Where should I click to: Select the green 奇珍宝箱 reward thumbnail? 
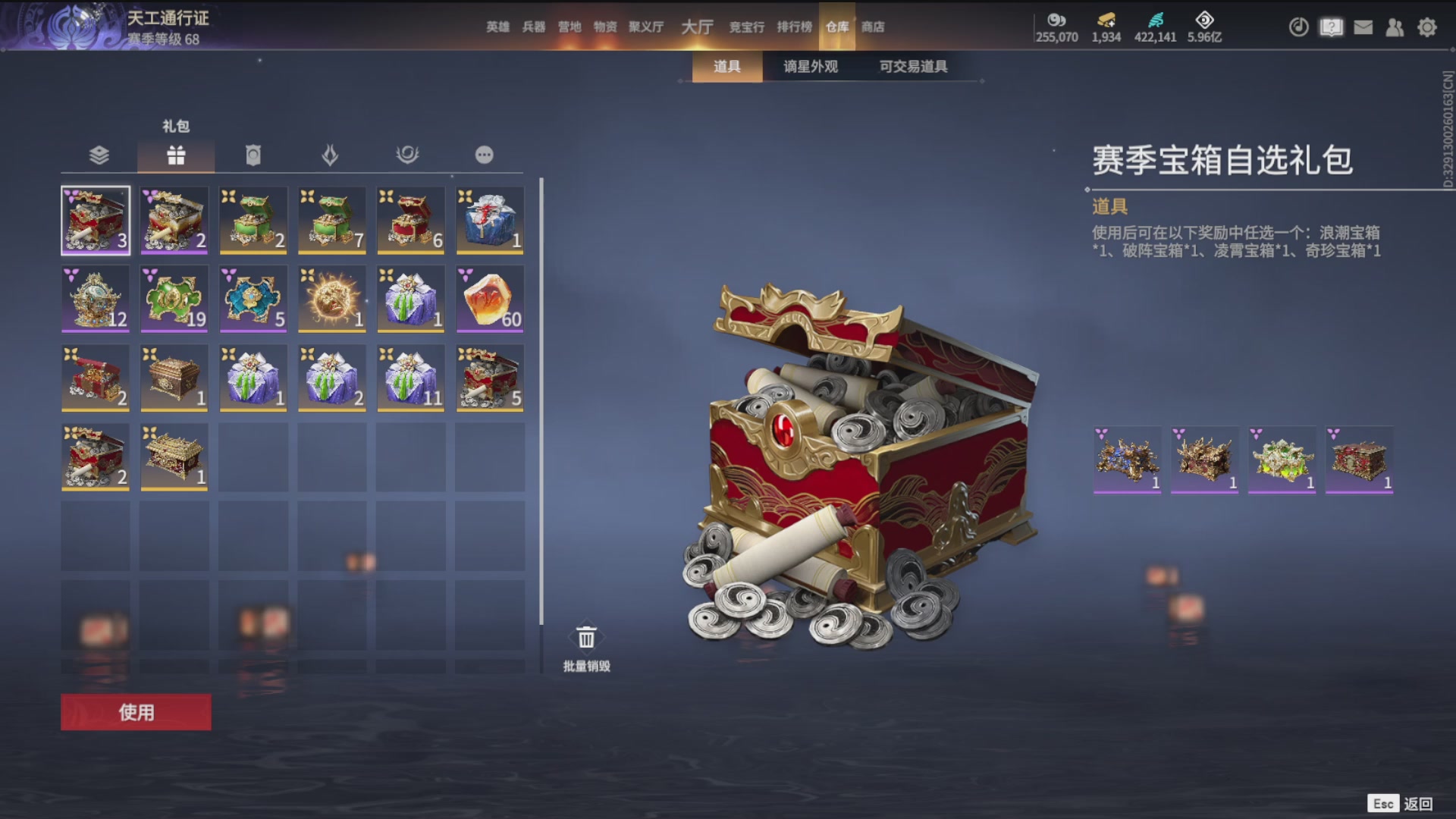1282,460
